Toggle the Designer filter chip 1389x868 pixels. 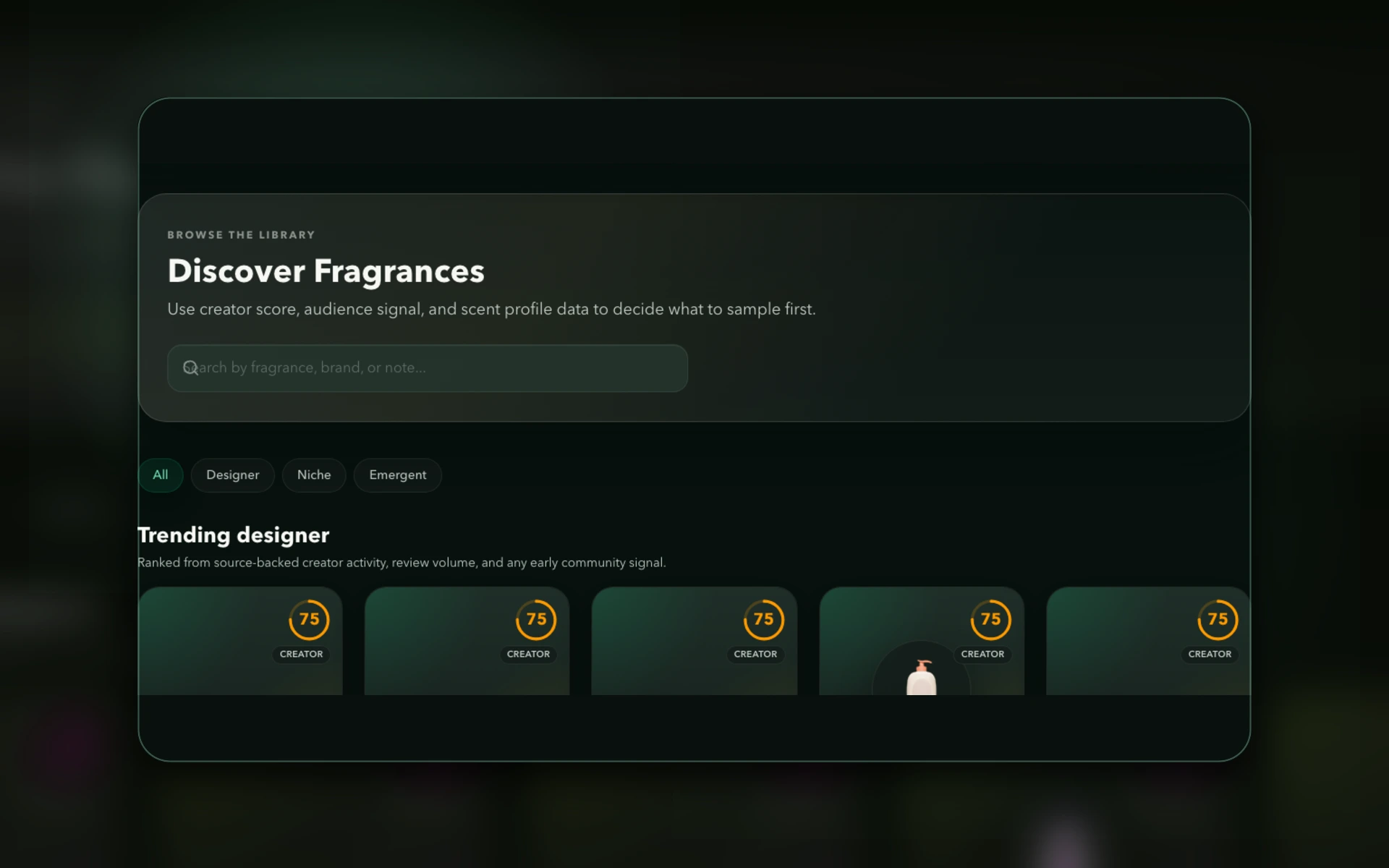click(x=232, y=475)
